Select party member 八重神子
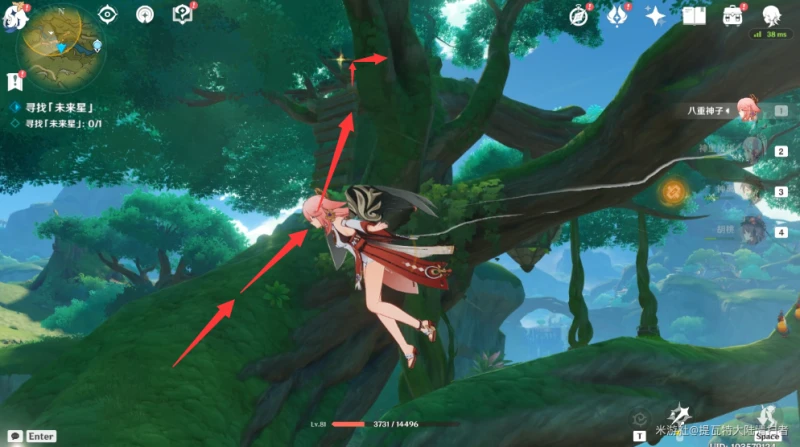800x447 pixels. click(745, 110)
